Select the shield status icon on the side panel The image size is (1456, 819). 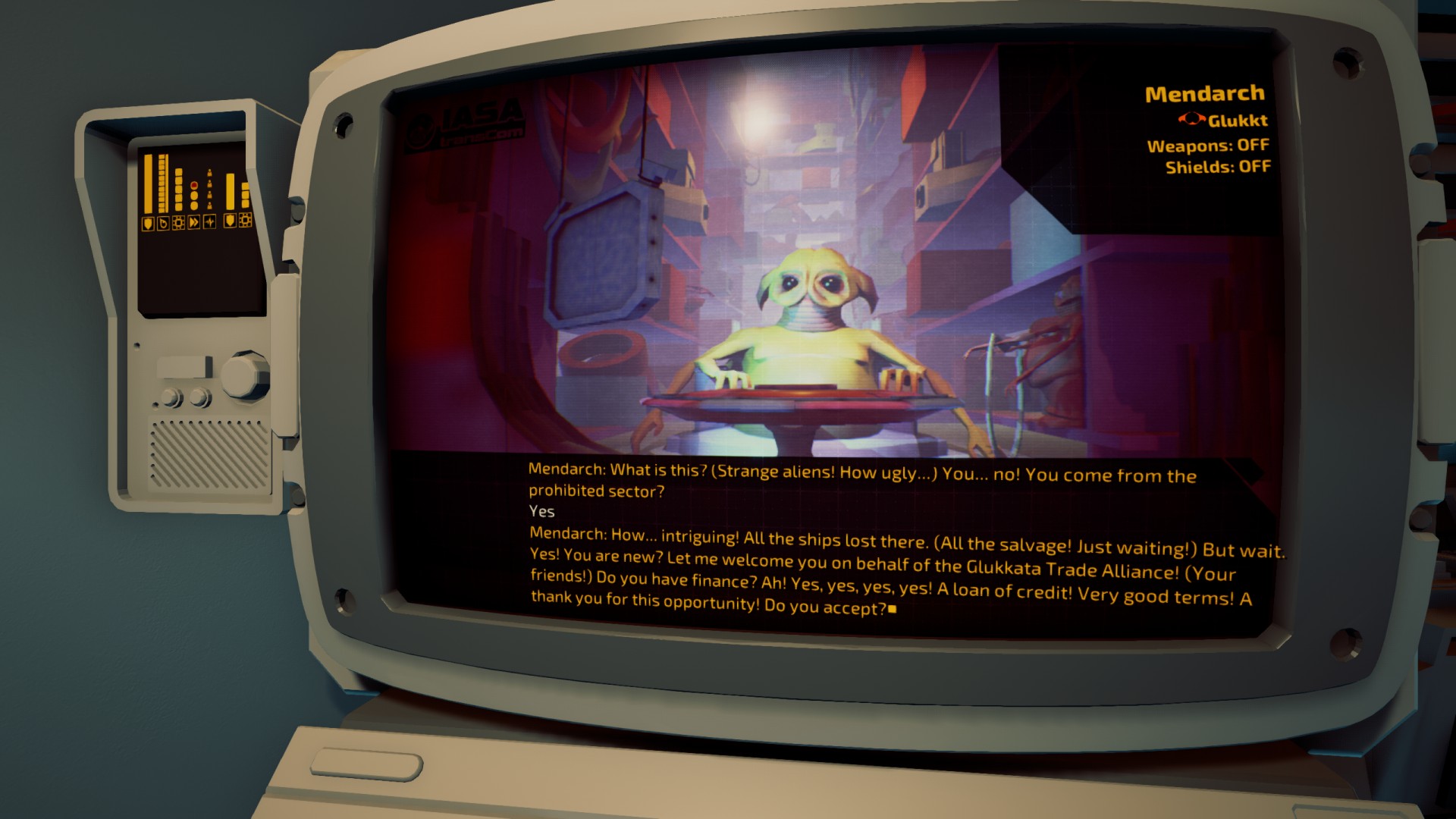[x=148, y=223]
